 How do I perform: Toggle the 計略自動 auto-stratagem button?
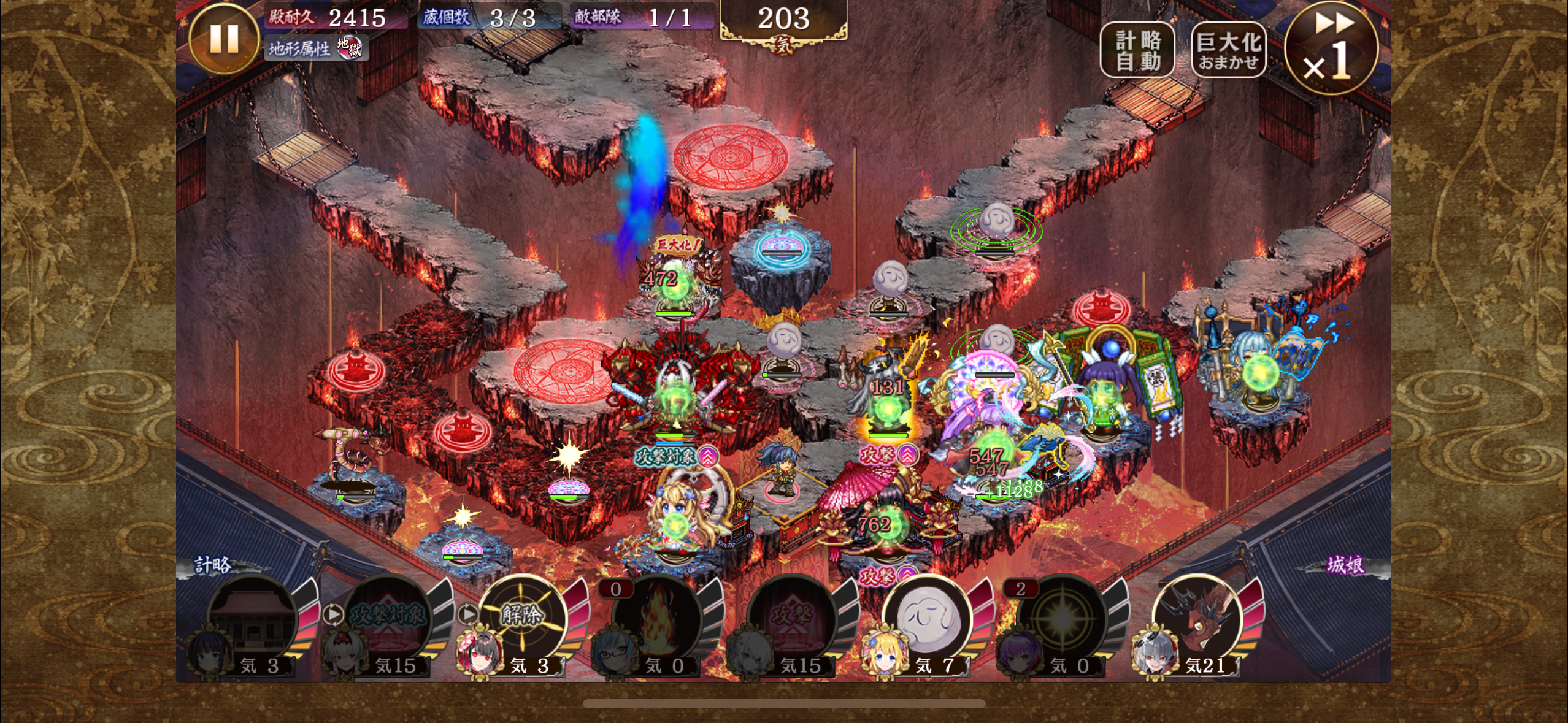coord(1137,50)
